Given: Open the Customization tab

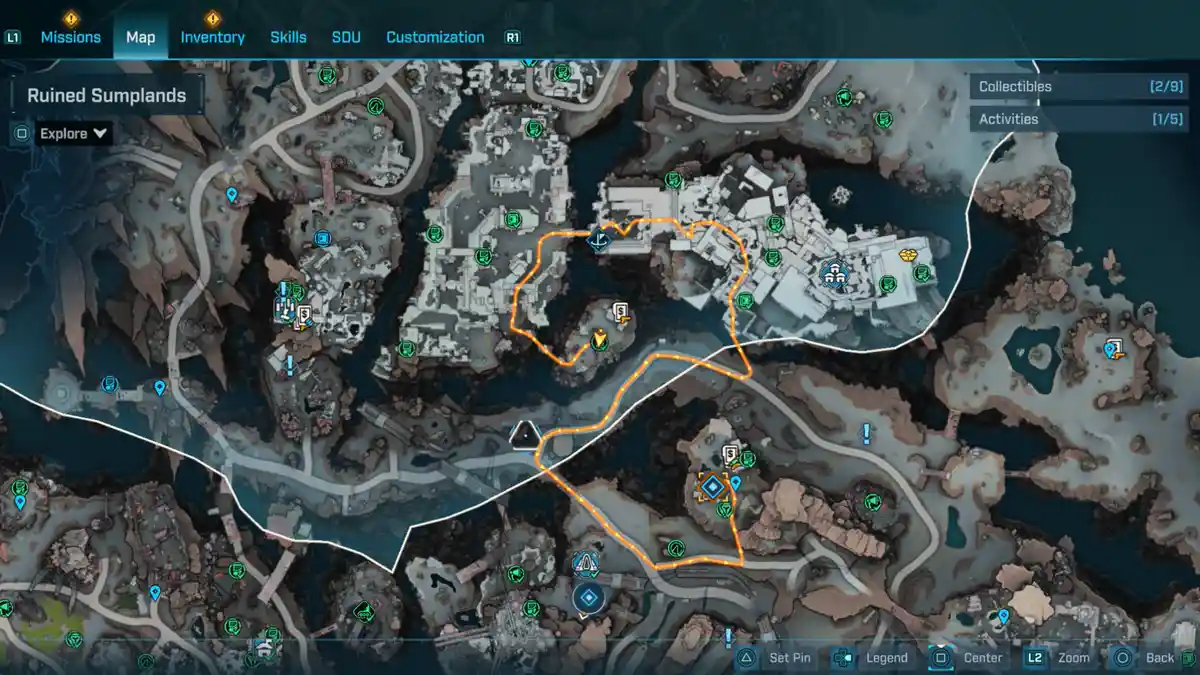Looking at the screenshot, I should [435, 37].
